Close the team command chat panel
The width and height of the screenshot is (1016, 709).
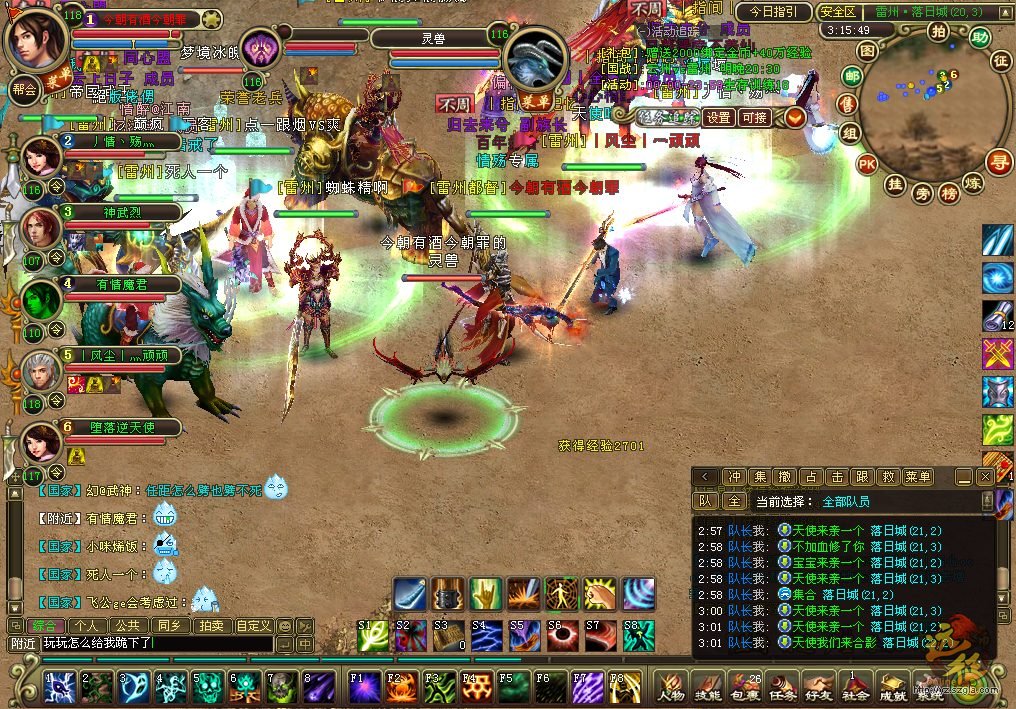click(x=984, y=477)
